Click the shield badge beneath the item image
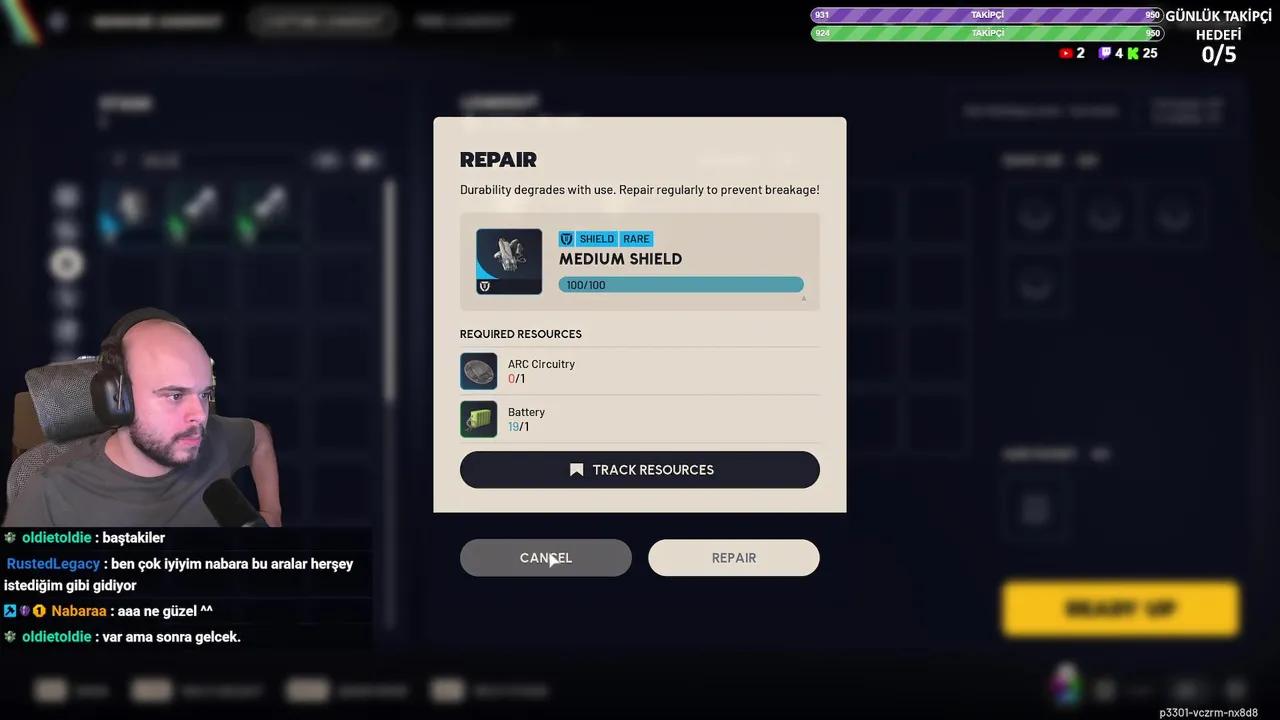 click(x=485, y=287)
